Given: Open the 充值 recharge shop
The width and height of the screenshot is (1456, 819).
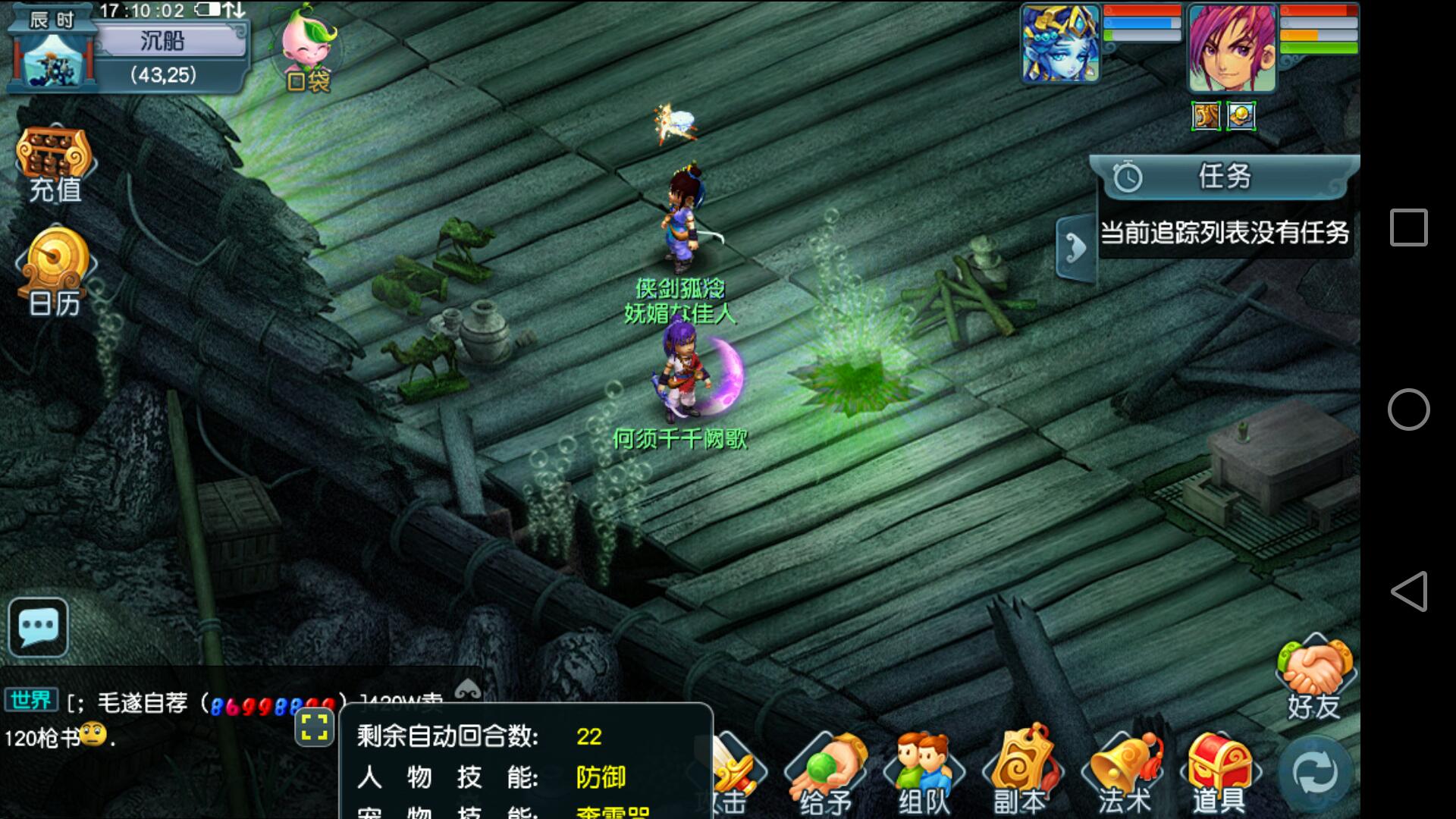Looking at the screenshot, I should coord(54,165).
